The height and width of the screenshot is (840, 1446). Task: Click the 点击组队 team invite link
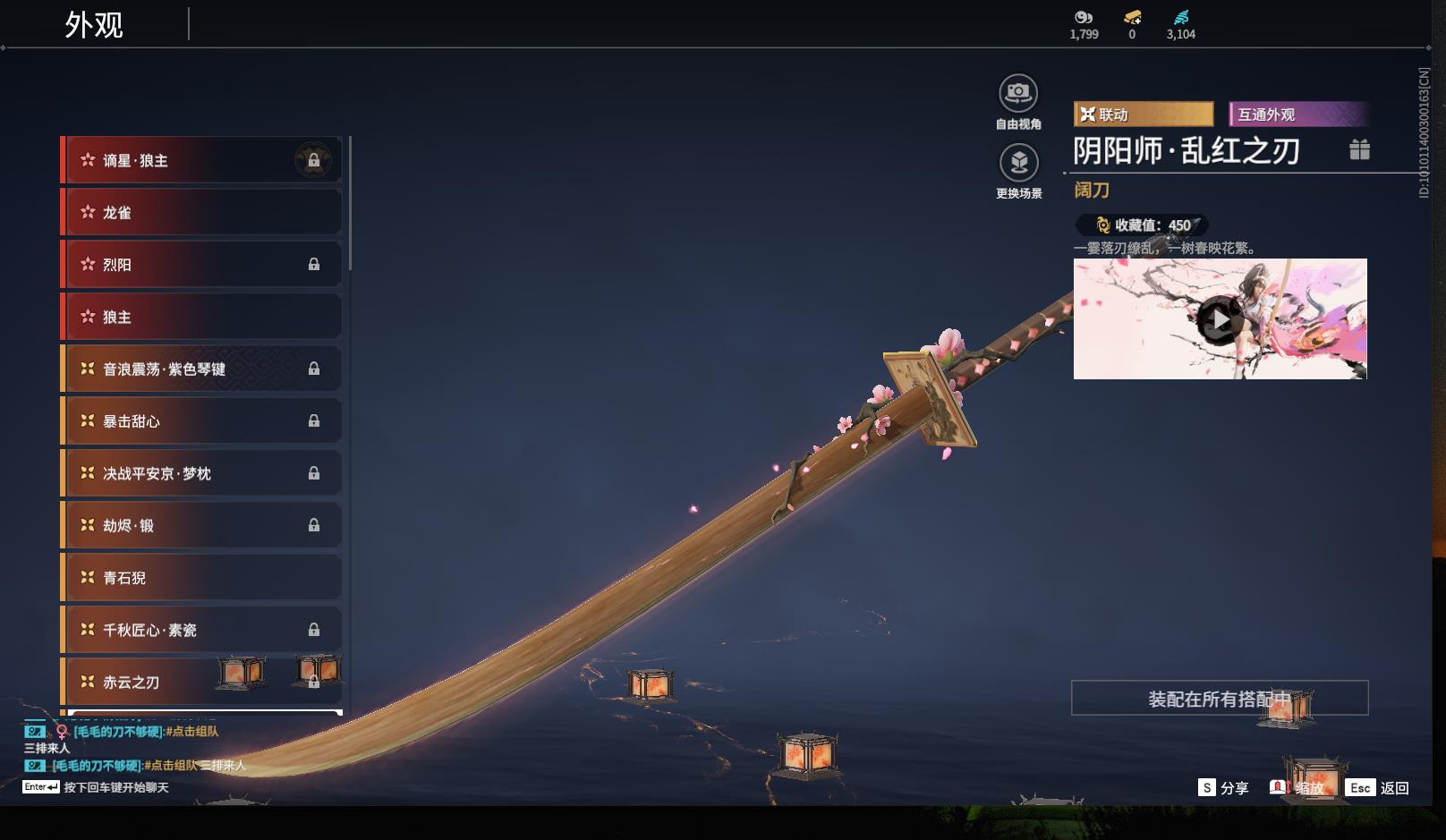point(192,732)
